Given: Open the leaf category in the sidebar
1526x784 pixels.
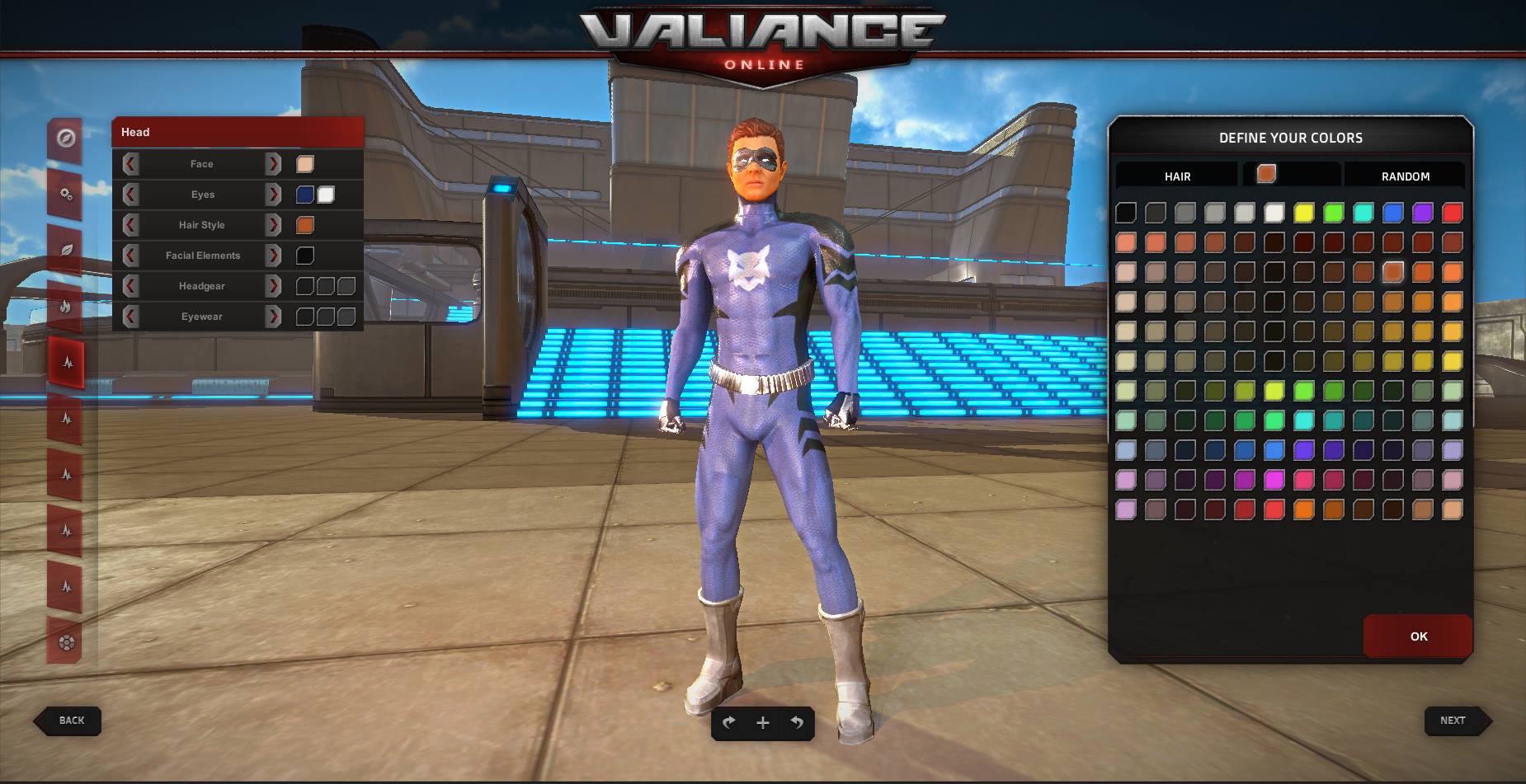Looking at the screenshot, I should (68, 251).
